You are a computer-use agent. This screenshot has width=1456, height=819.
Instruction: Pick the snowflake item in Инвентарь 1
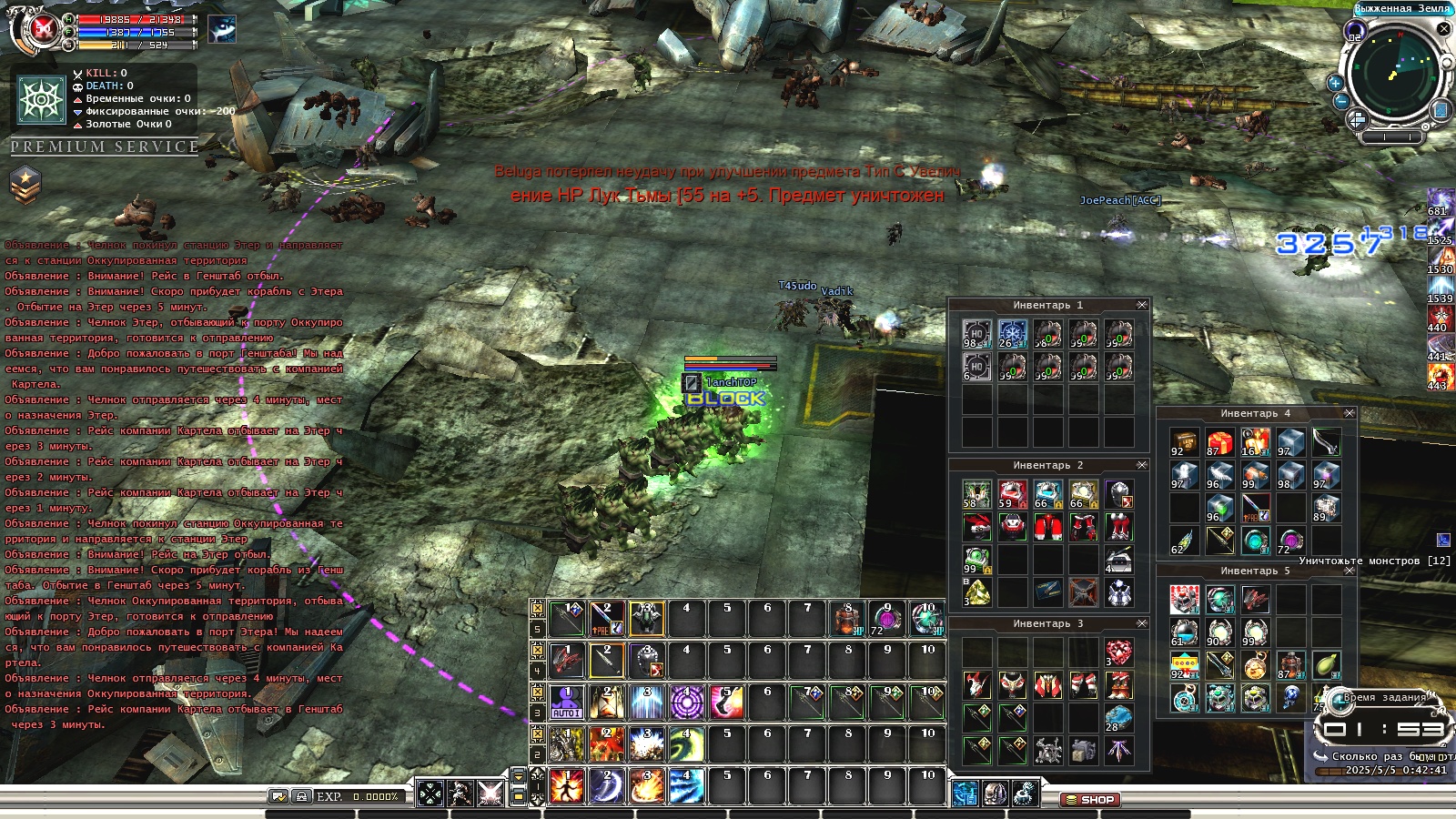pos(1012,333)
